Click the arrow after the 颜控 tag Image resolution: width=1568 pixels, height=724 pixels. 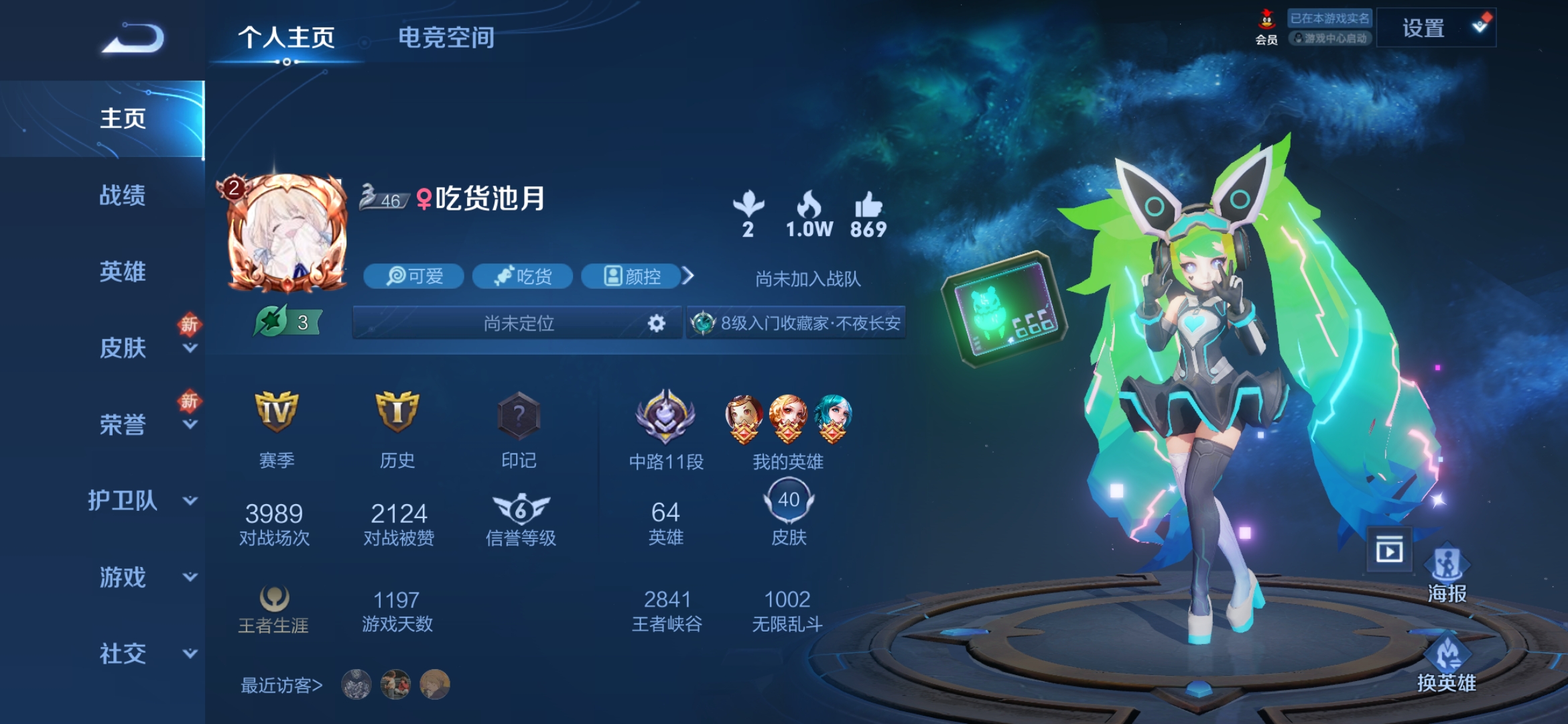tap(688, 276)
